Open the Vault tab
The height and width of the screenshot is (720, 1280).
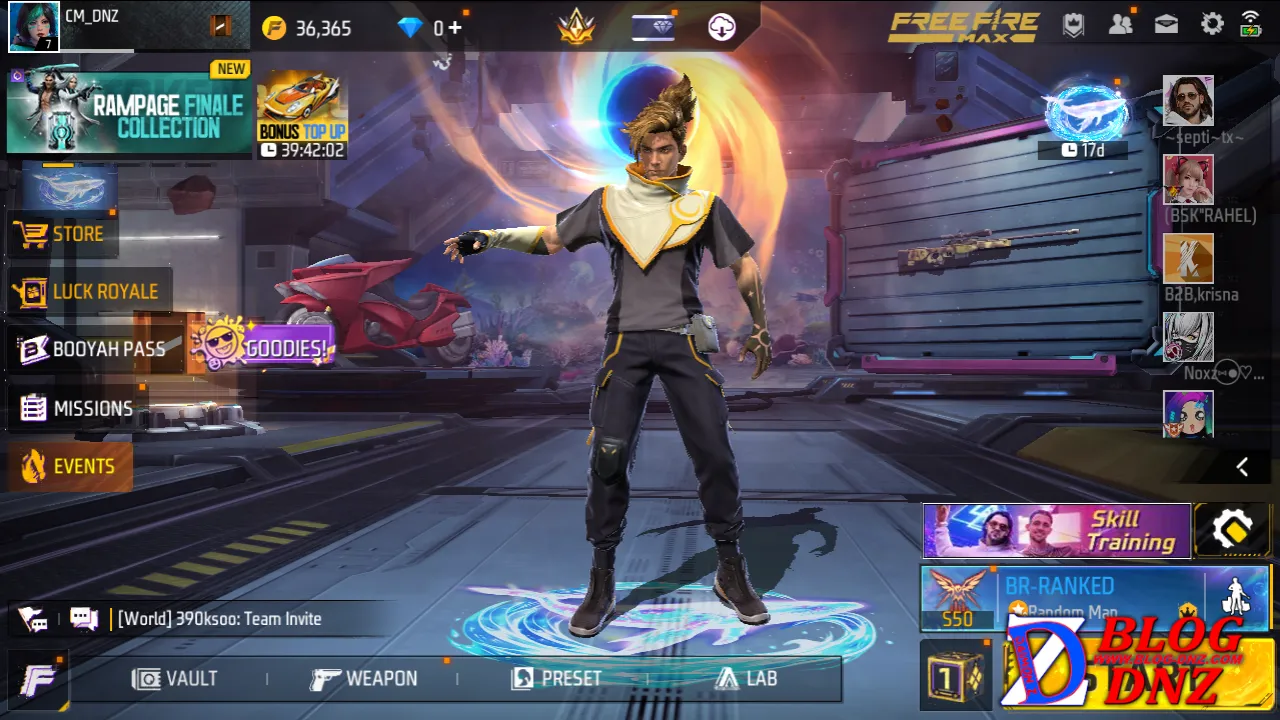pyautogui.click(x=175, y=679)
